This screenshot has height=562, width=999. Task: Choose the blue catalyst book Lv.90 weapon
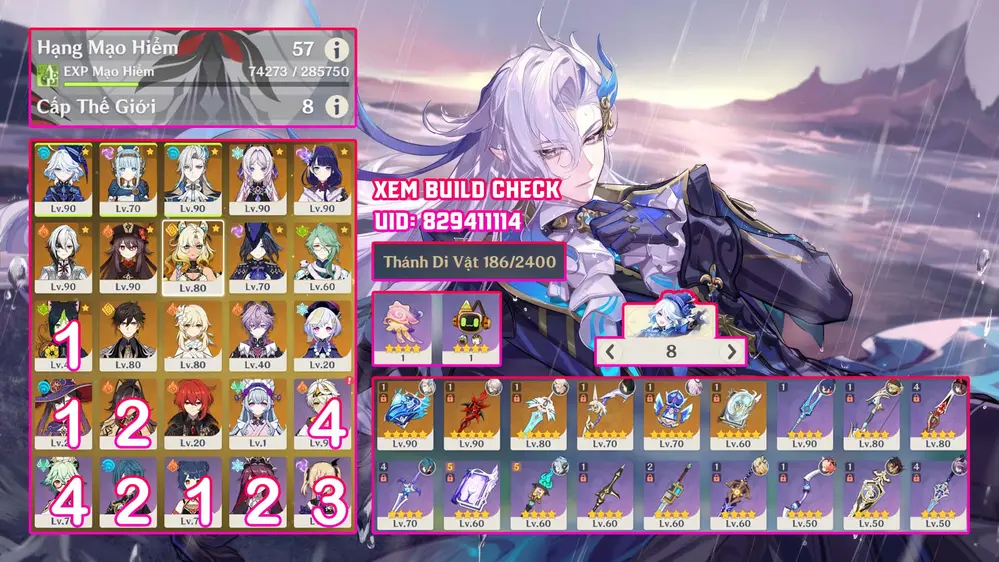pos(405,414)
